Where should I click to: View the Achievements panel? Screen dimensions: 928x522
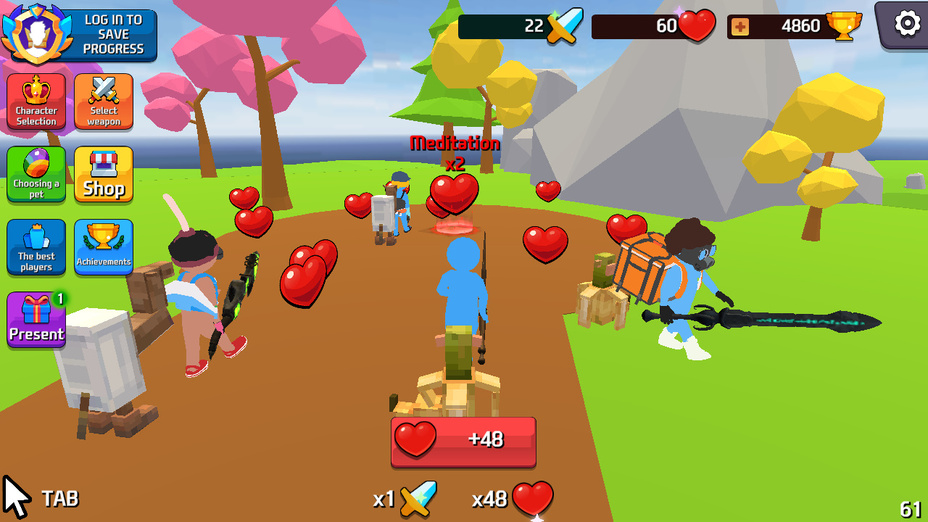coord(103,247)
